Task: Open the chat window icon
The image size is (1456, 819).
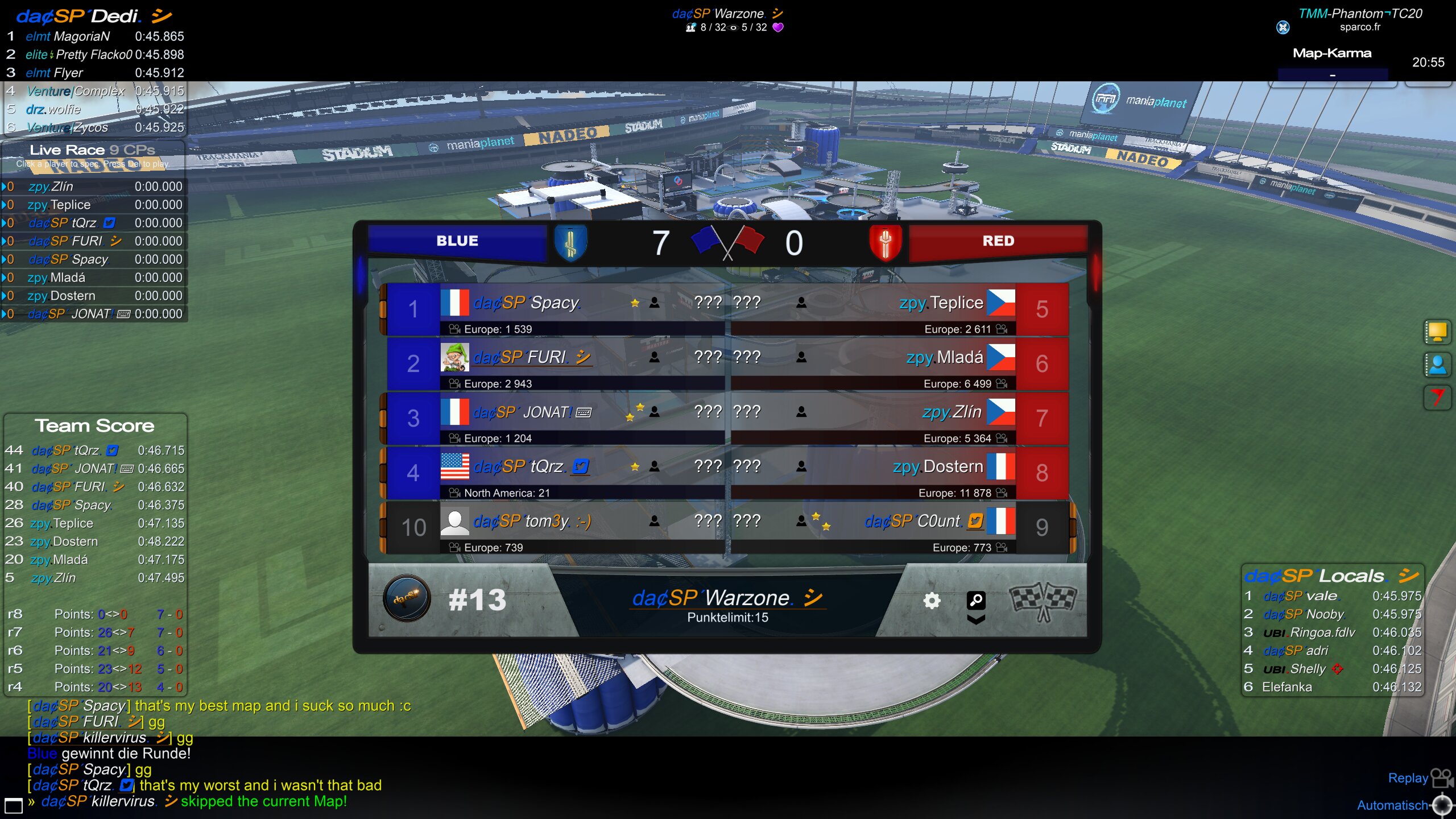Action: [13, 805]
